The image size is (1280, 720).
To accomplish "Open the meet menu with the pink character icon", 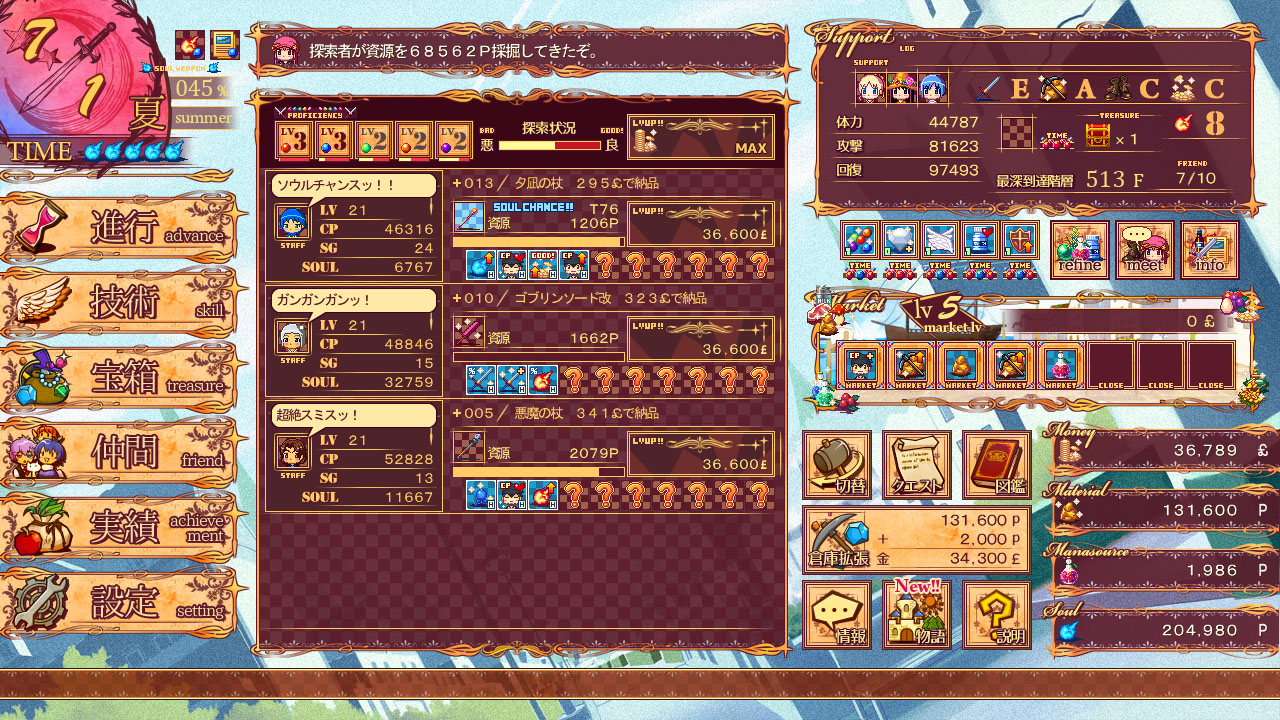I will click(x=1145, y=248).
